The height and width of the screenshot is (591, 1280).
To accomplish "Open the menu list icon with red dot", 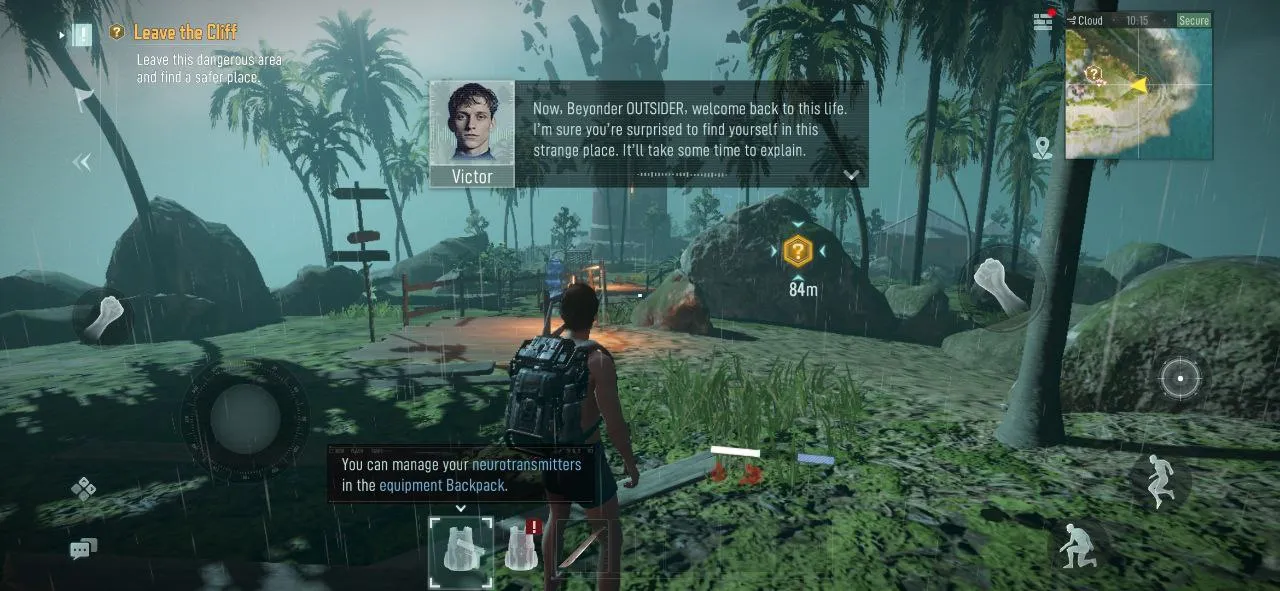I will (x=1043, y=21).
